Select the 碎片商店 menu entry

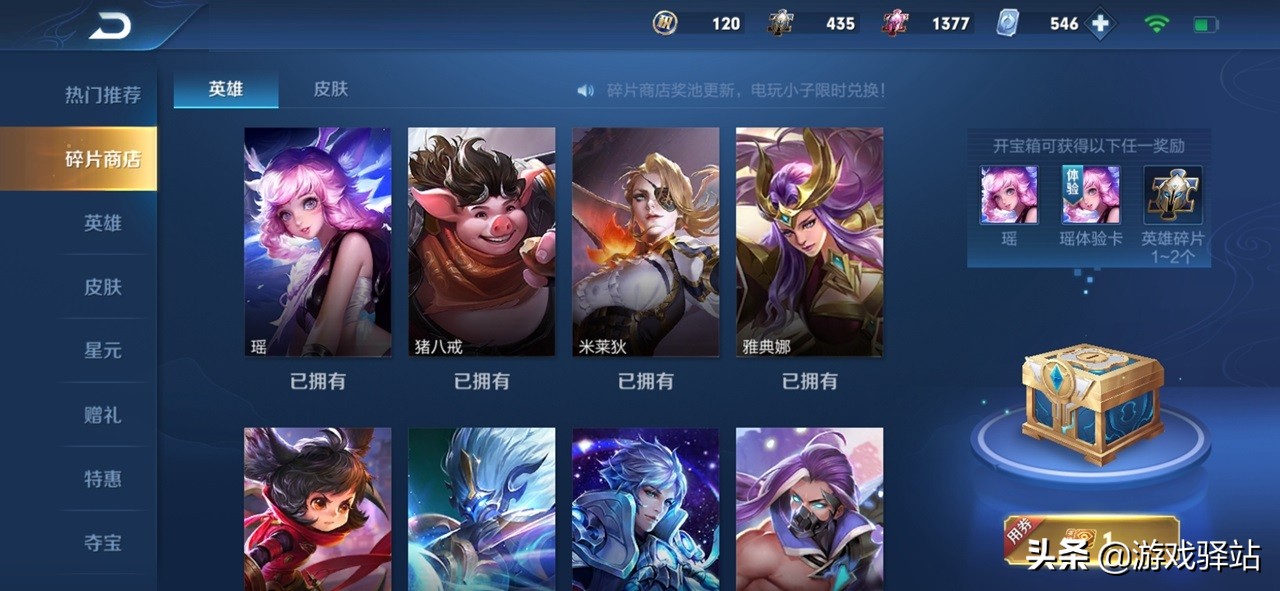coord(103,159)
